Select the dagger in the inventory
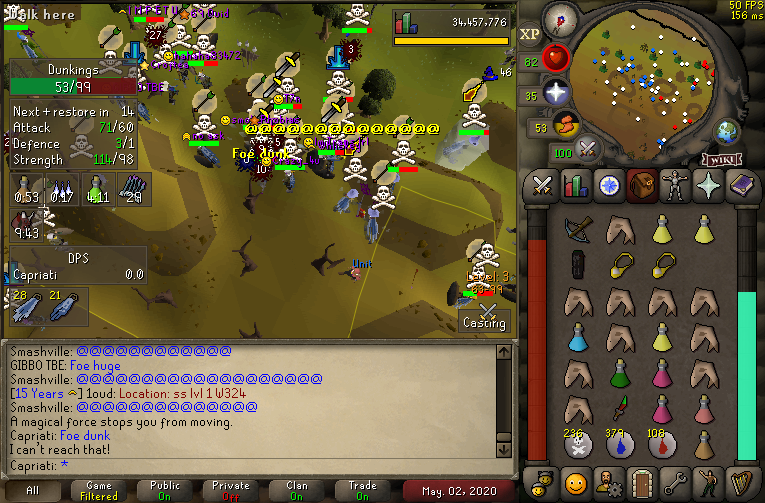765x503 pixels. (x=620, y=408)
